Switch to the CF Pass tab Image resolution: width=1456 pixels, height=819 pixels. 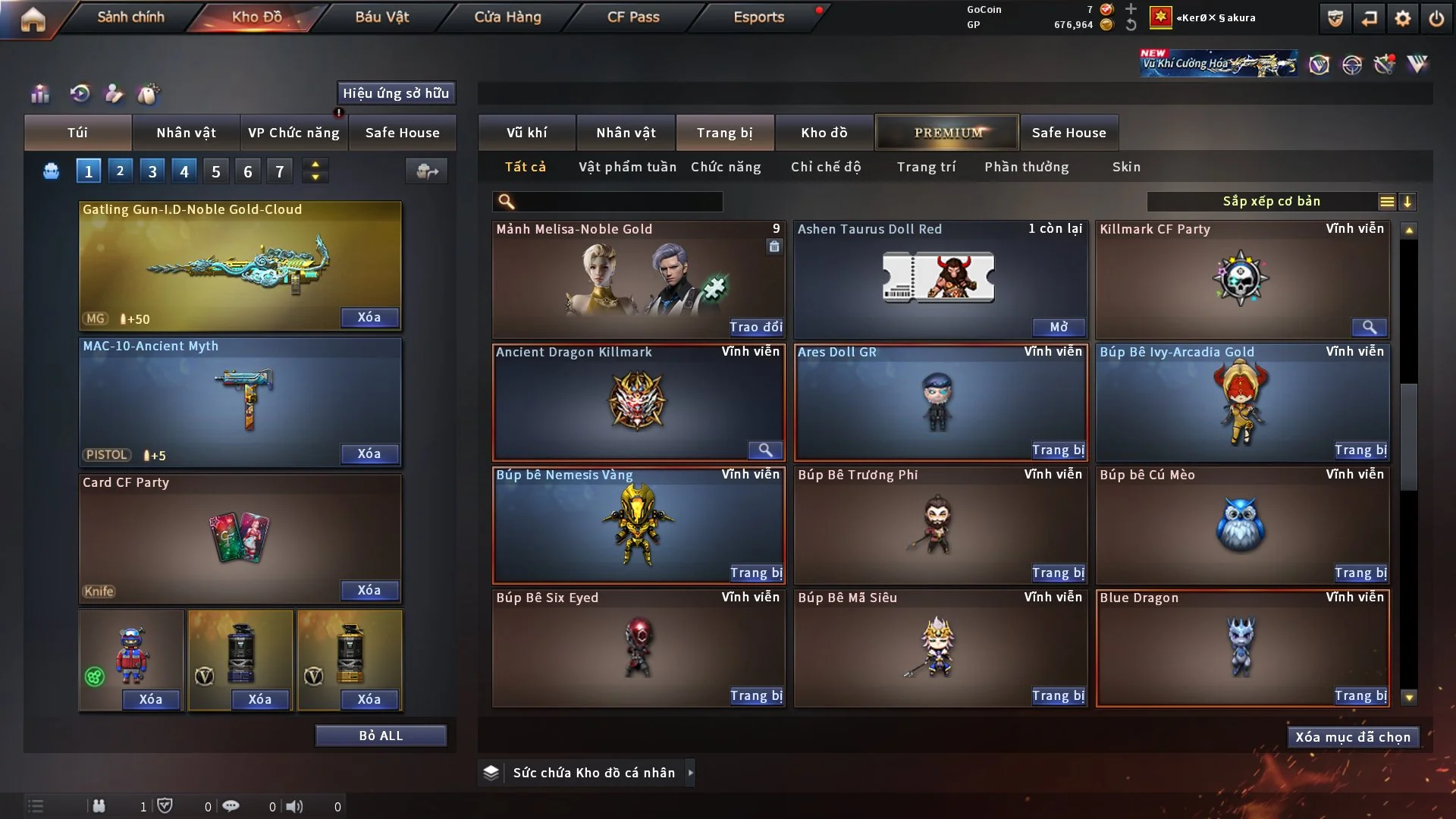click(633, 17)
